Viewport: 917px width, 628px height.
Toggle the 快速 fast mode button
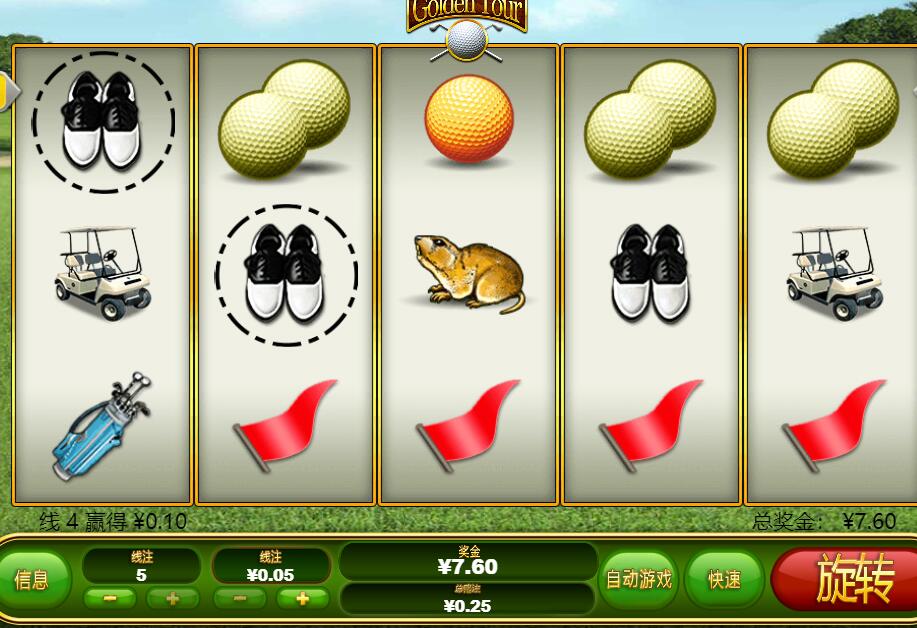(x=725, y=579)
